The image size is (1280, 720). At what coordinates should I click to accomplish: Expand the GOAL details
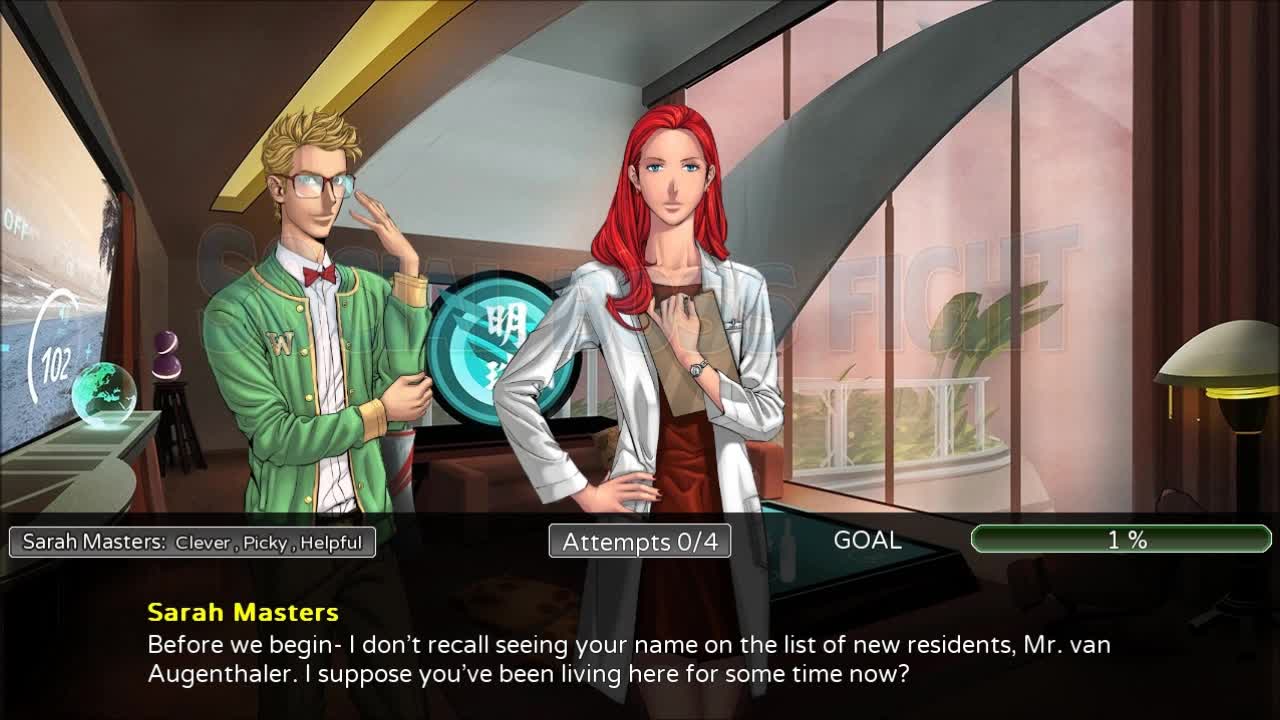(870, 541)
